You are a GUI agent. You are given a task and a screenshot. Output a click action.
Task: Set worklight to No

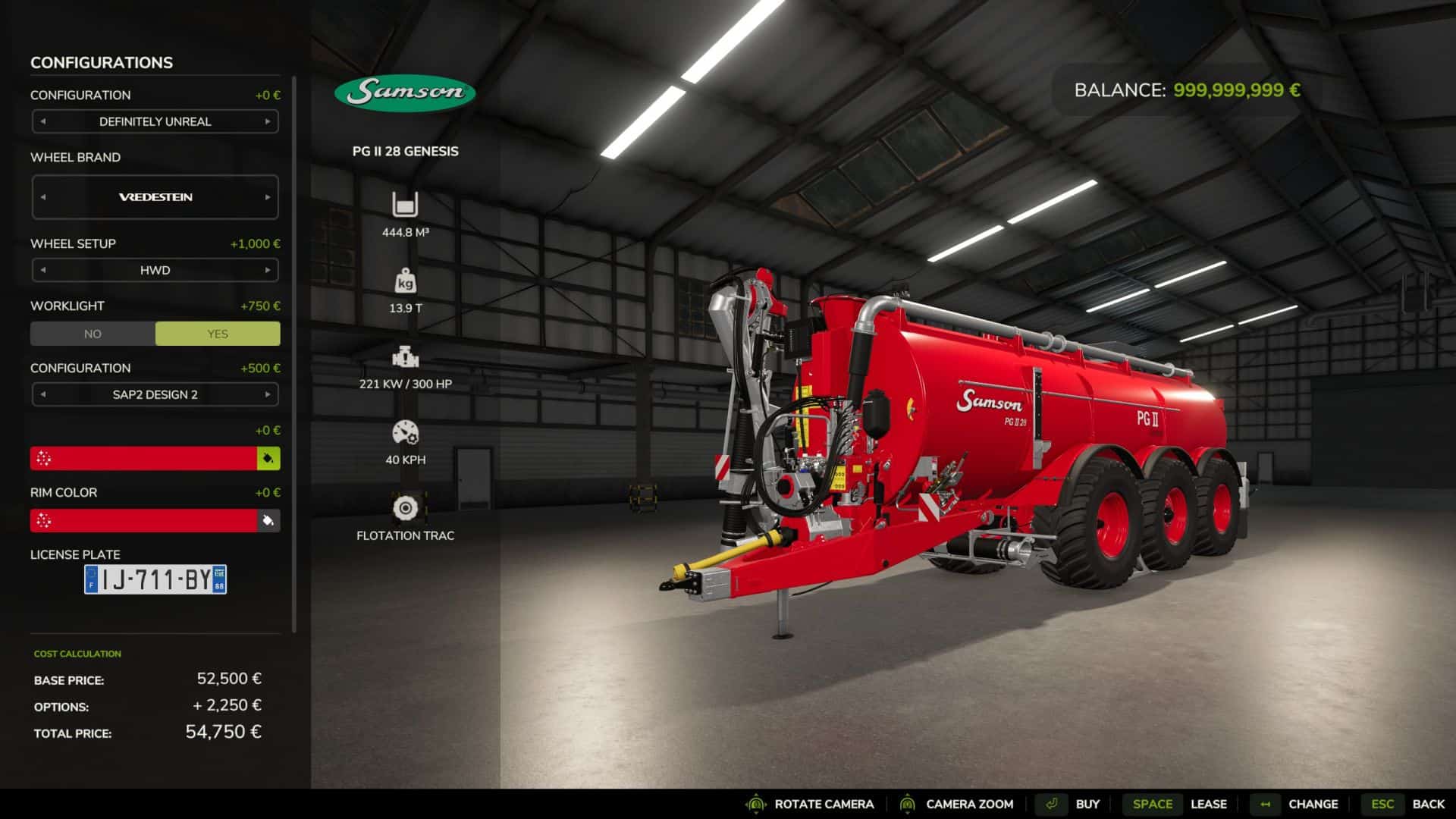tap(93, 334)
